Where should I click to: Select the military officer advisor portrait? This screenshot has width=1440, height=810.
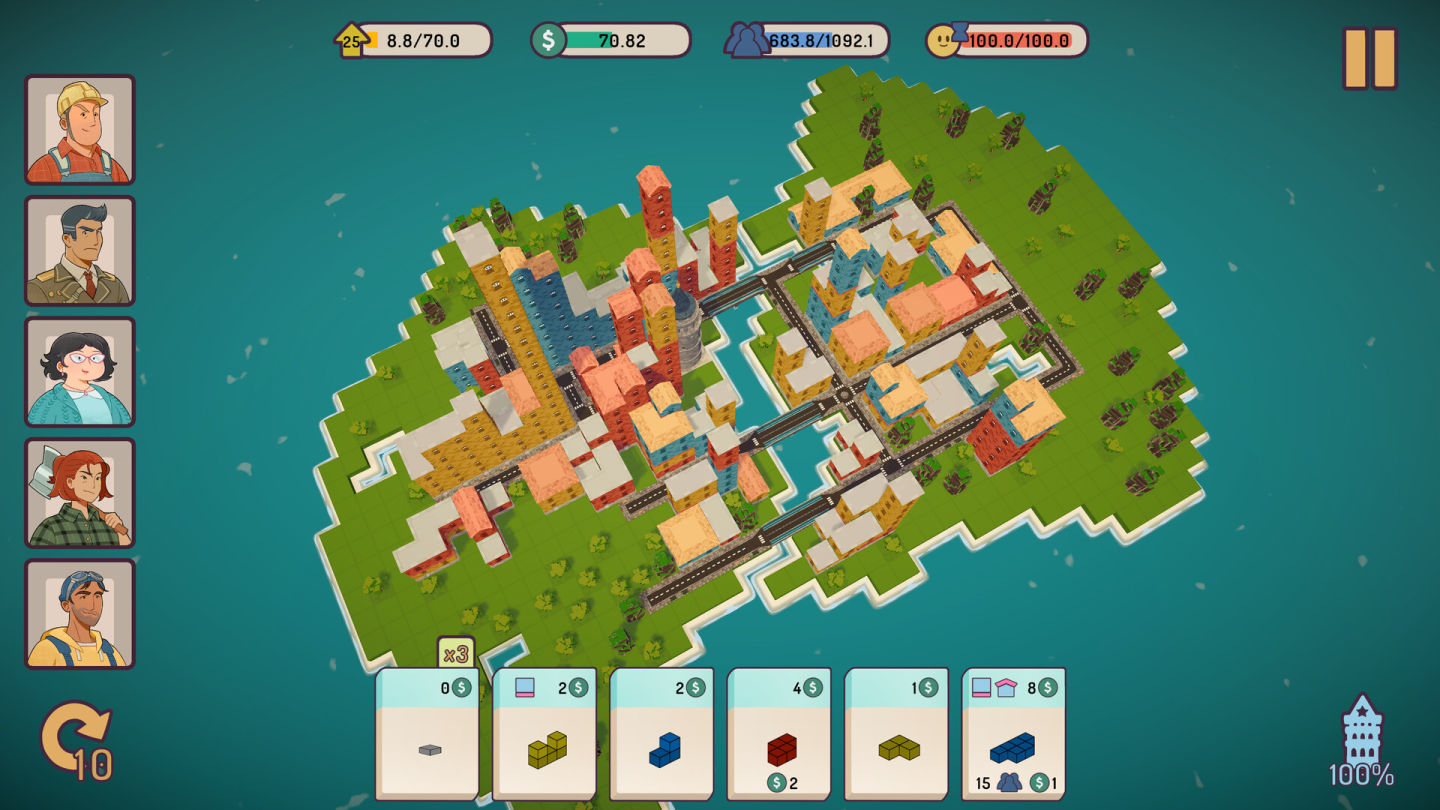[80, 250]
